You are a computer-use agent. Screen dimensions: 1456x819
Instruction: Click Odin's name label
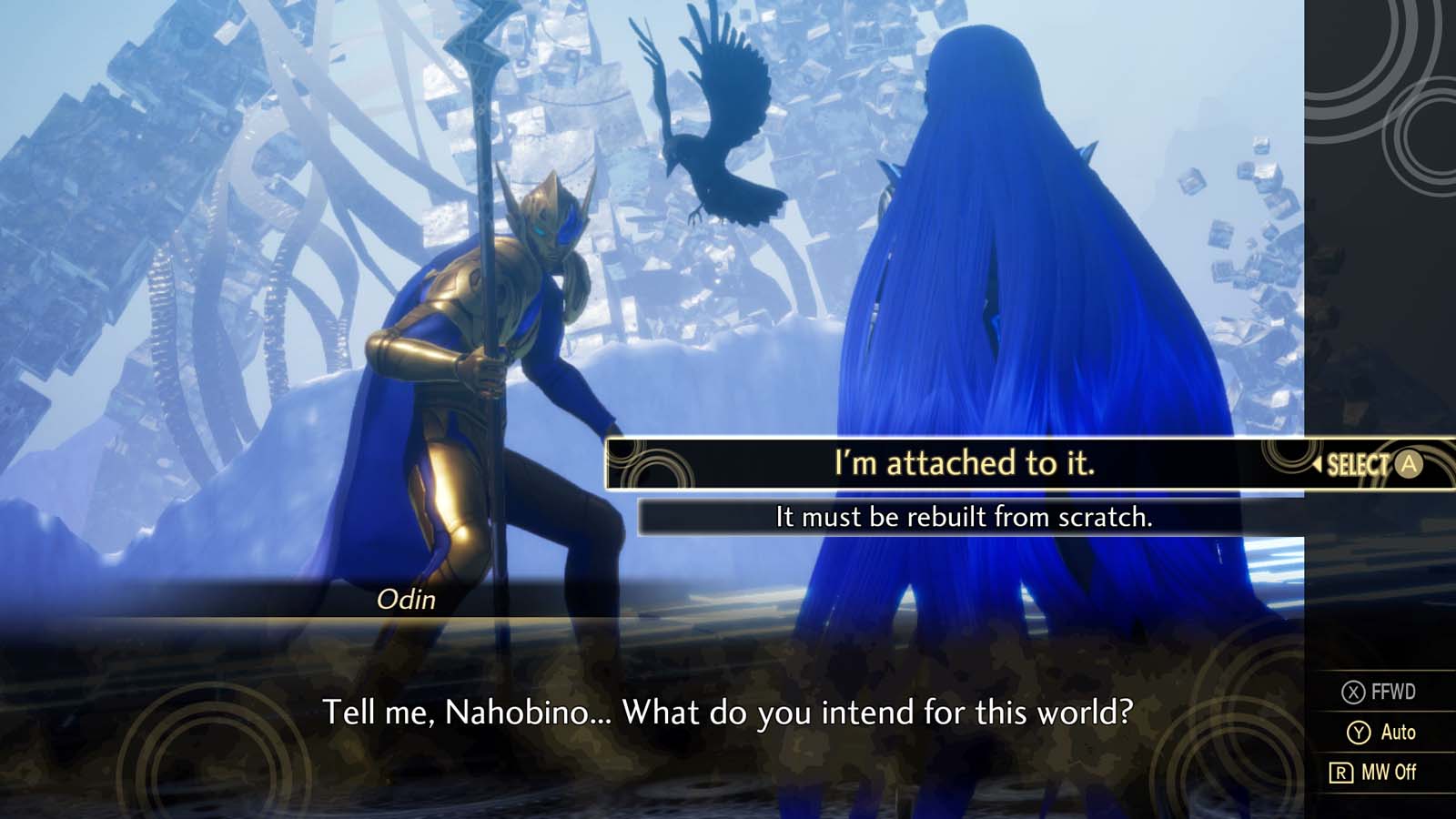click(409, 599)
